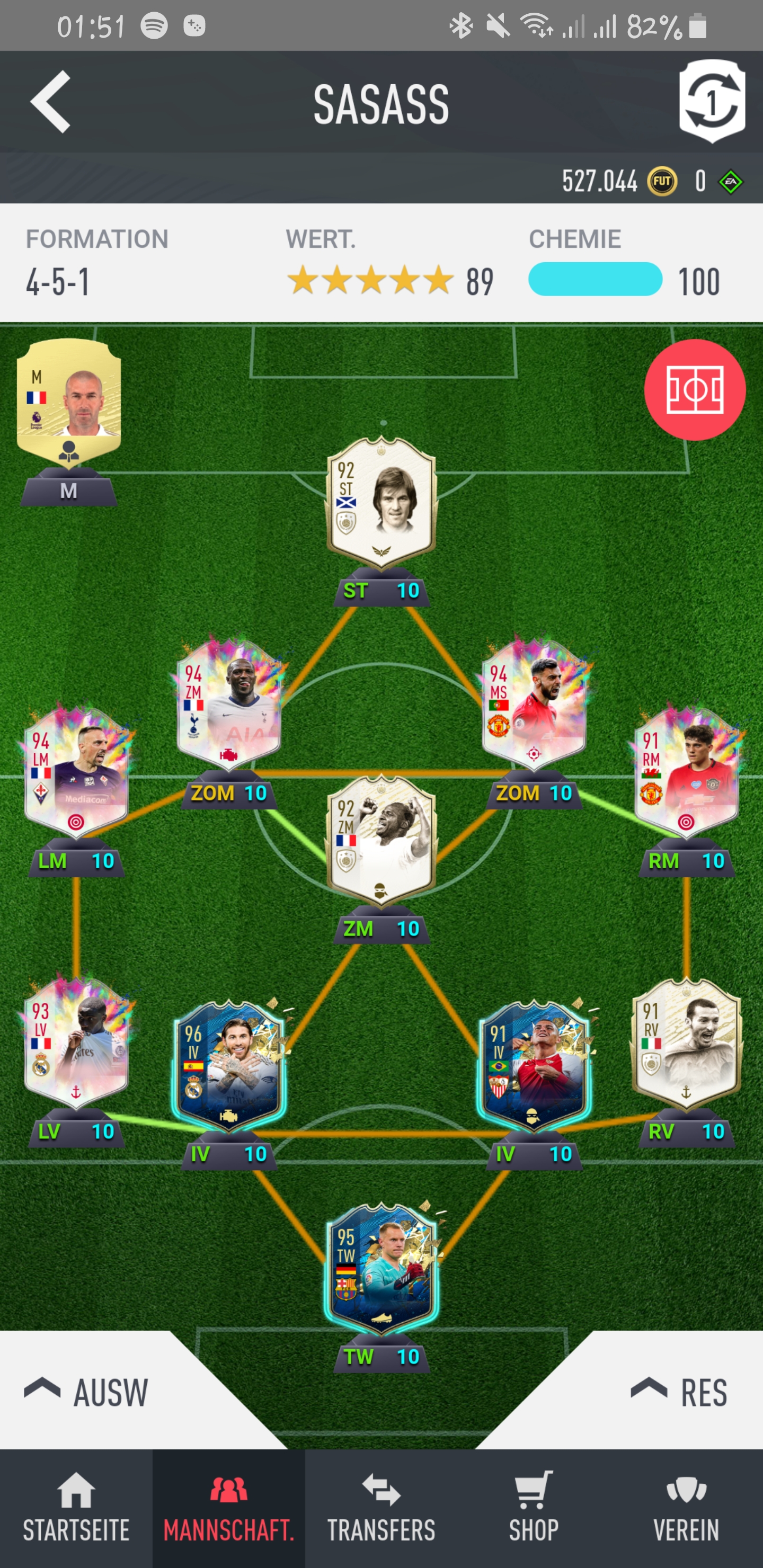Open the Transfers tab
The width and height of the screenshot is (763, 1568).
tap(381, 1508)
